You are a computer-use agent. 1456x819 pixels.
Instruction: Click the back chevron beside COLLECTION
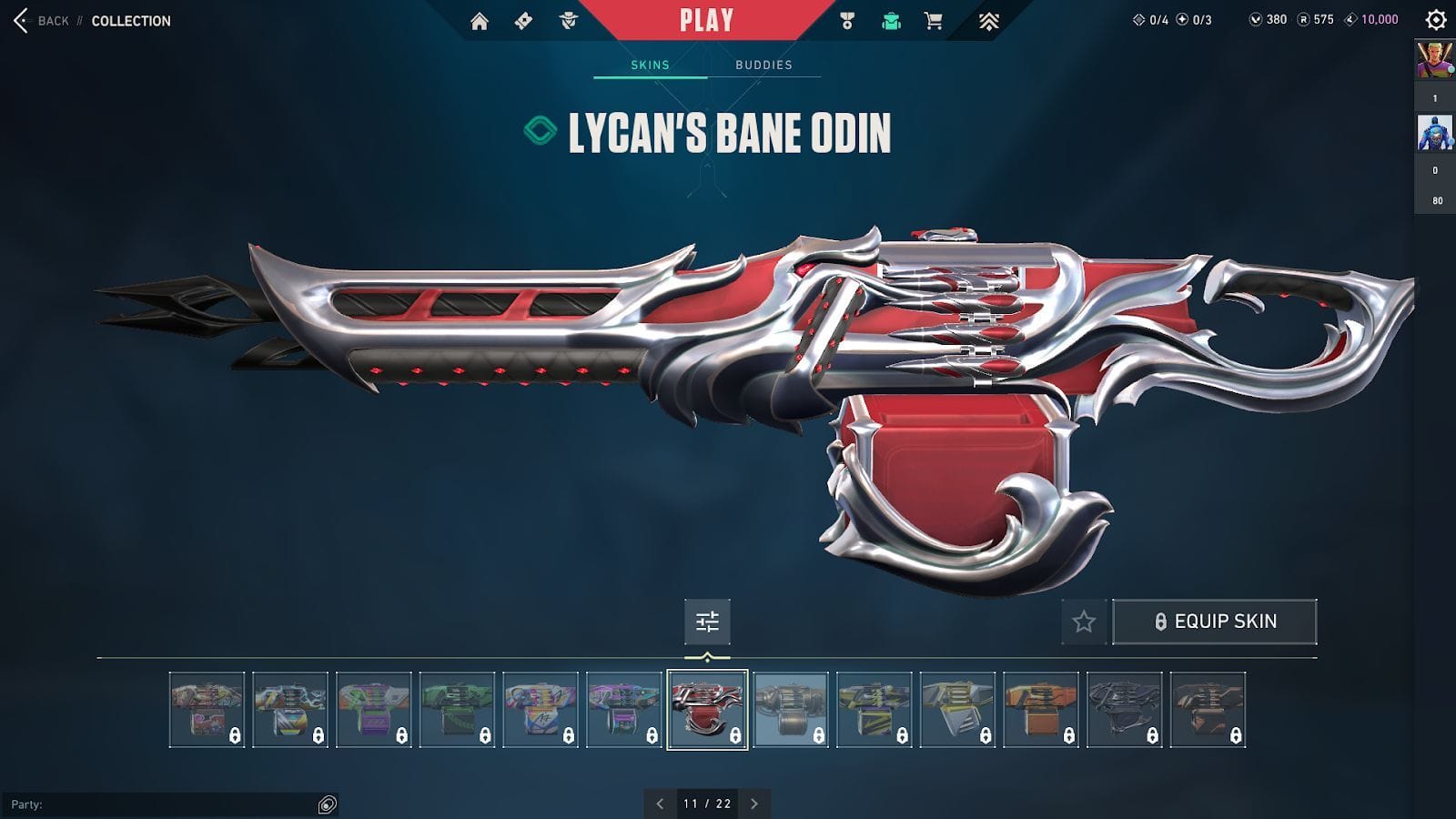click(18, 20)
